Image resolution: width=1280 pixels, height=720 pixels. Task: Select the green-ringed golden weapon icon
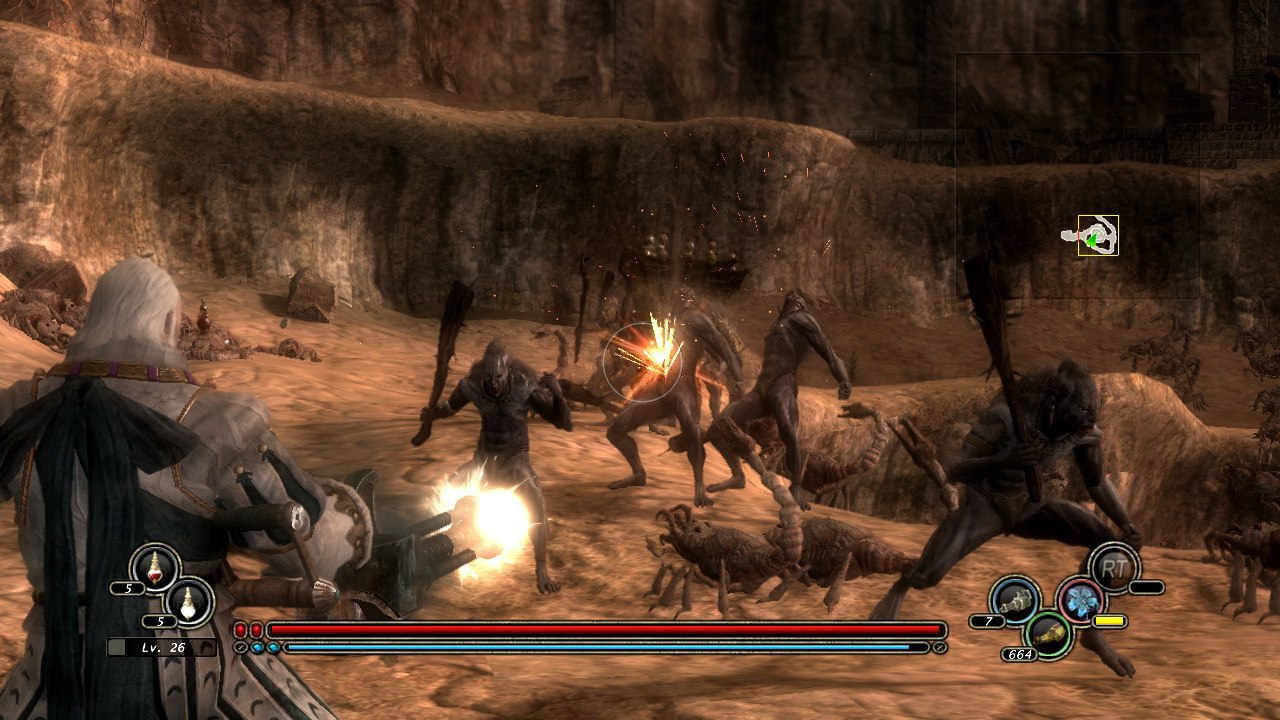click(1049, 634)
